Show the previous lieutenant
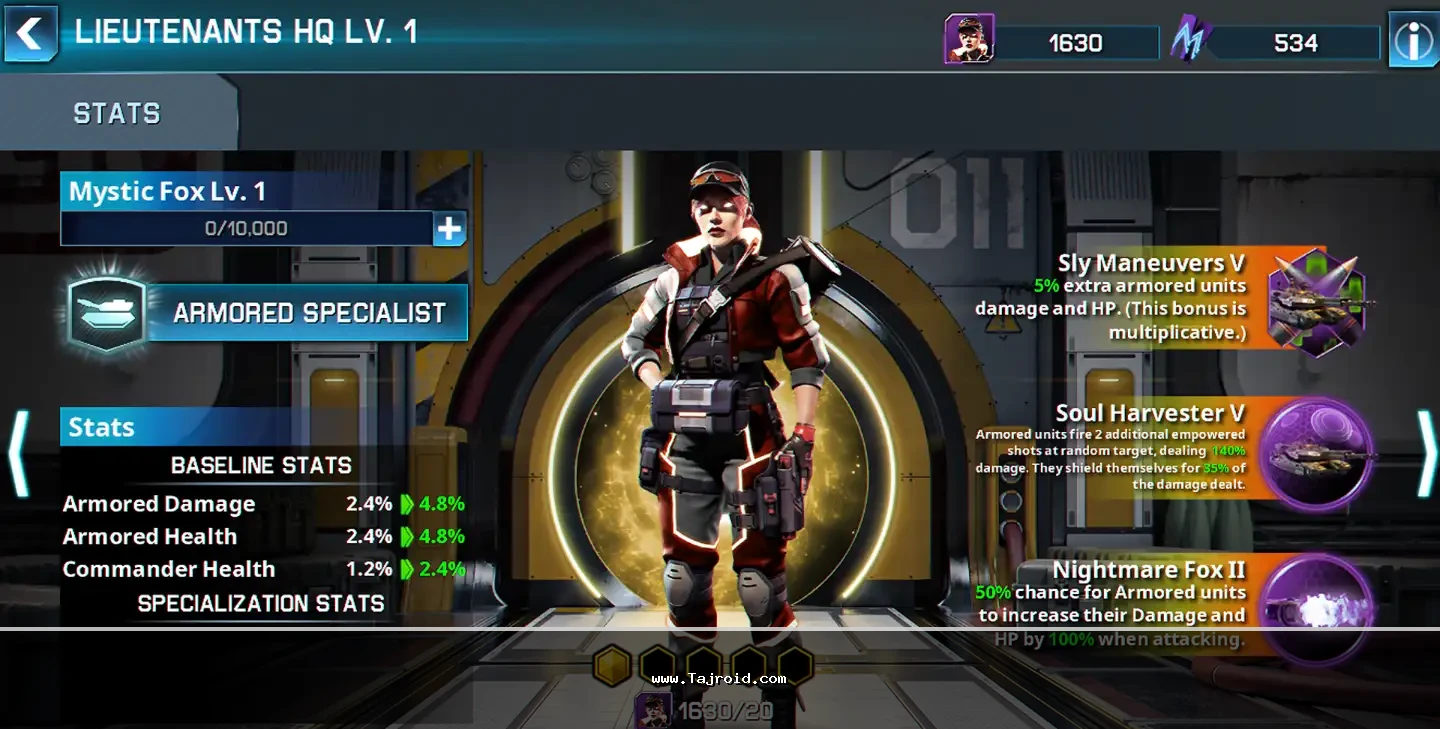Screen dimensions: 1440x729 coord(18,453)
